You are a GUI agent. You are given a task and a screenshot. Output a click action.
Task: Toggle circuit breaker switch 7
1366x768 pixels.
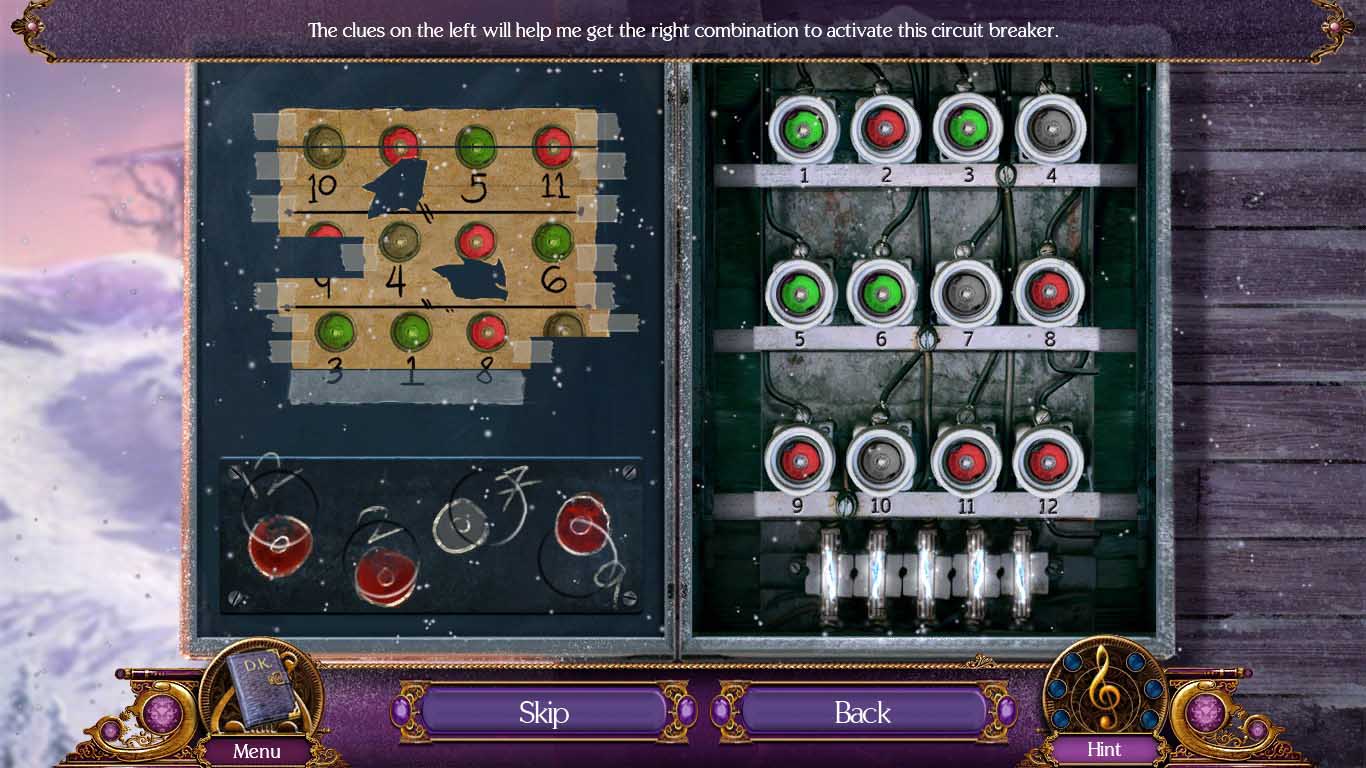point(966,293)
